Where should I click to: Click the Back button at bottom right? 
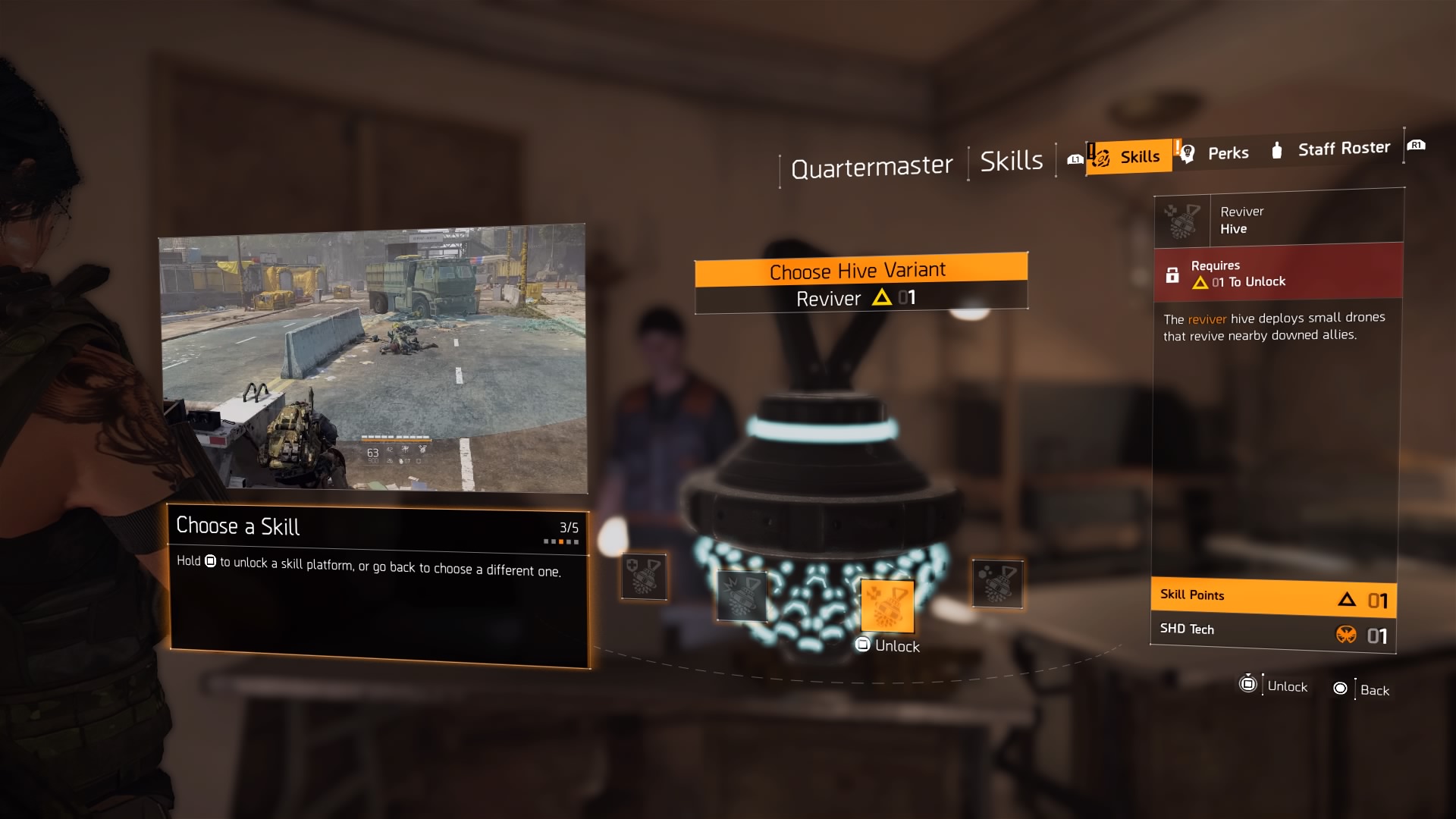(1361, 689)
